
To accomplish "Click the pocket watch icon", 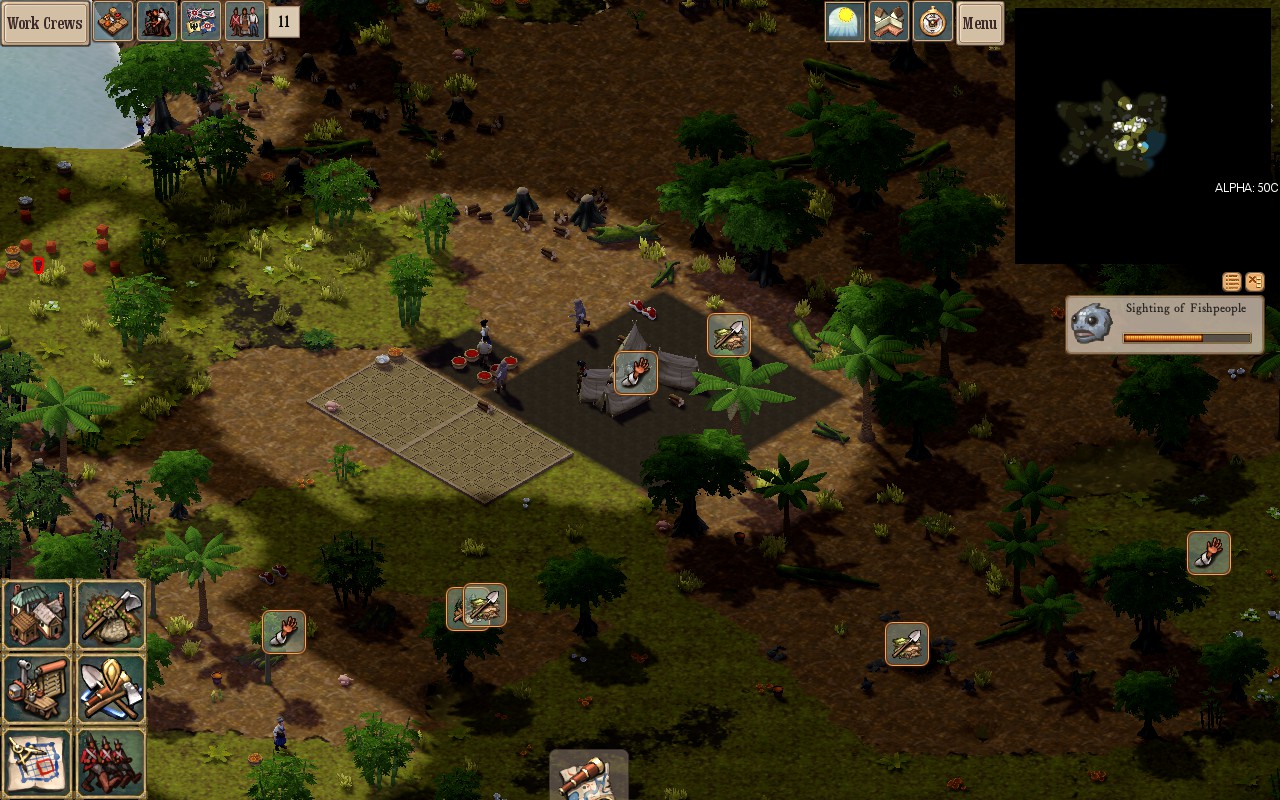I will pos(932,22).
